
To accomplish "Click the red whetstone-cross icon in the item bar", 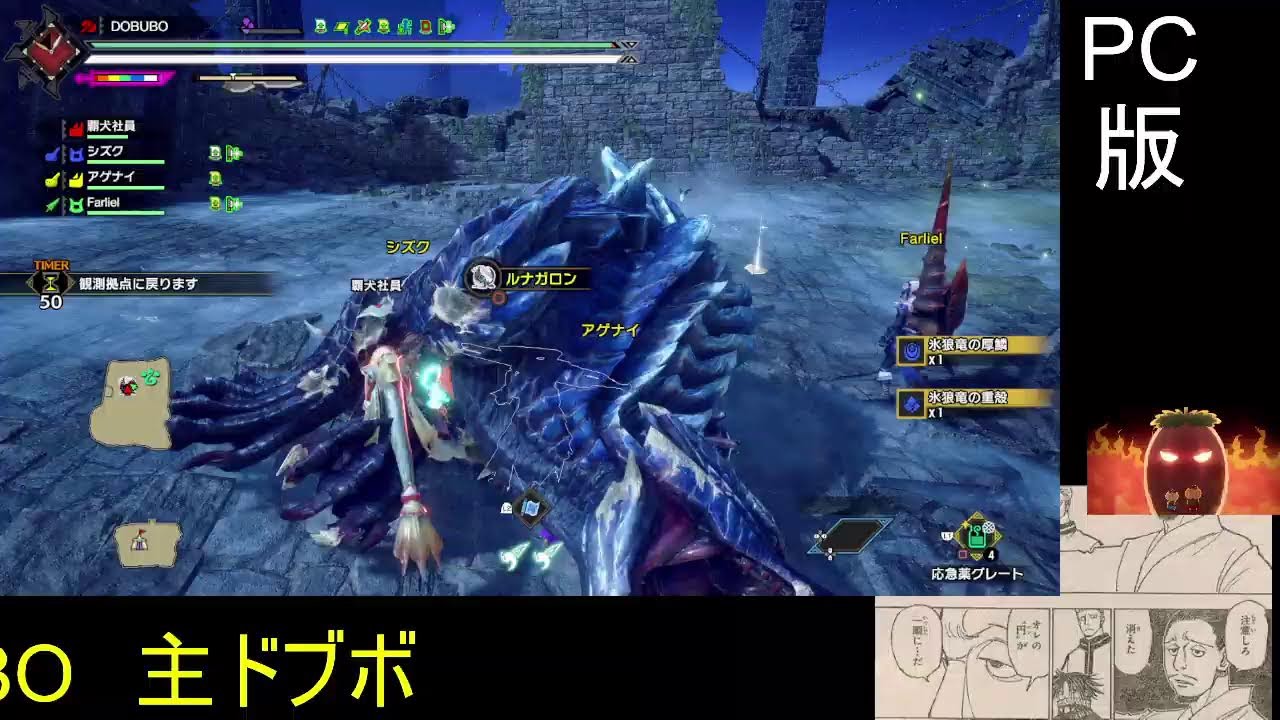I will click(362, 26).
